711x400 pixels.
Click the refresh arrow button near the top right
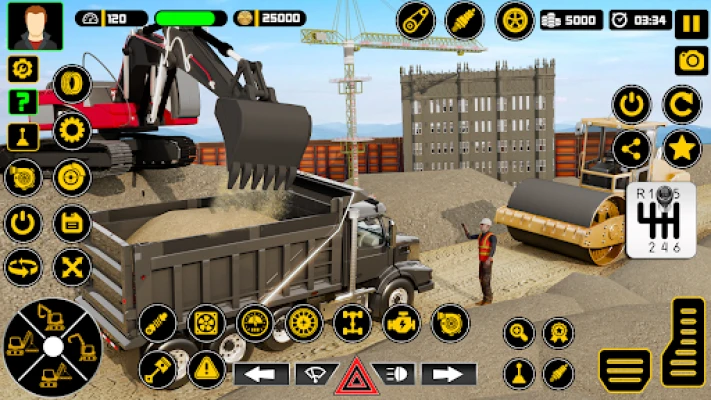[682, 103]
